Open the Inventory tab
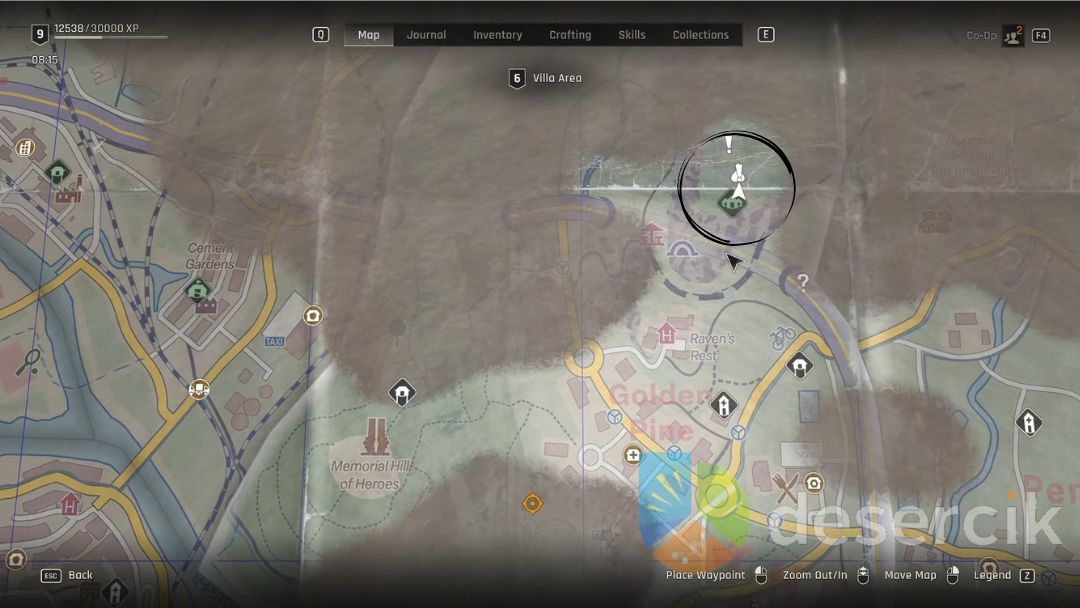The height and width of the screenshot is (608, 1080). pos(497,35)
